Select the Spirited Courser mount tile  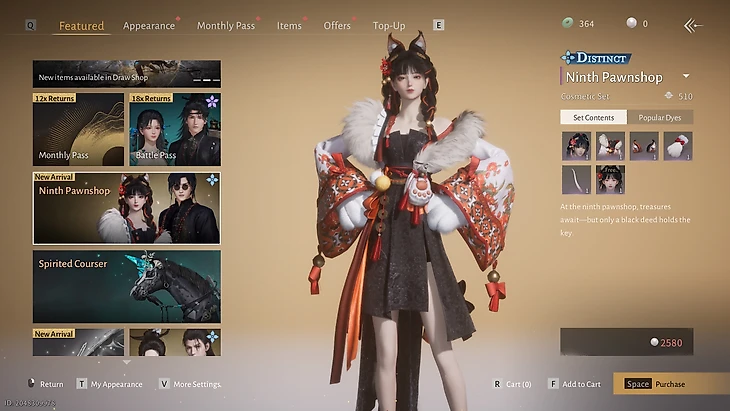(x=127, y=286)
